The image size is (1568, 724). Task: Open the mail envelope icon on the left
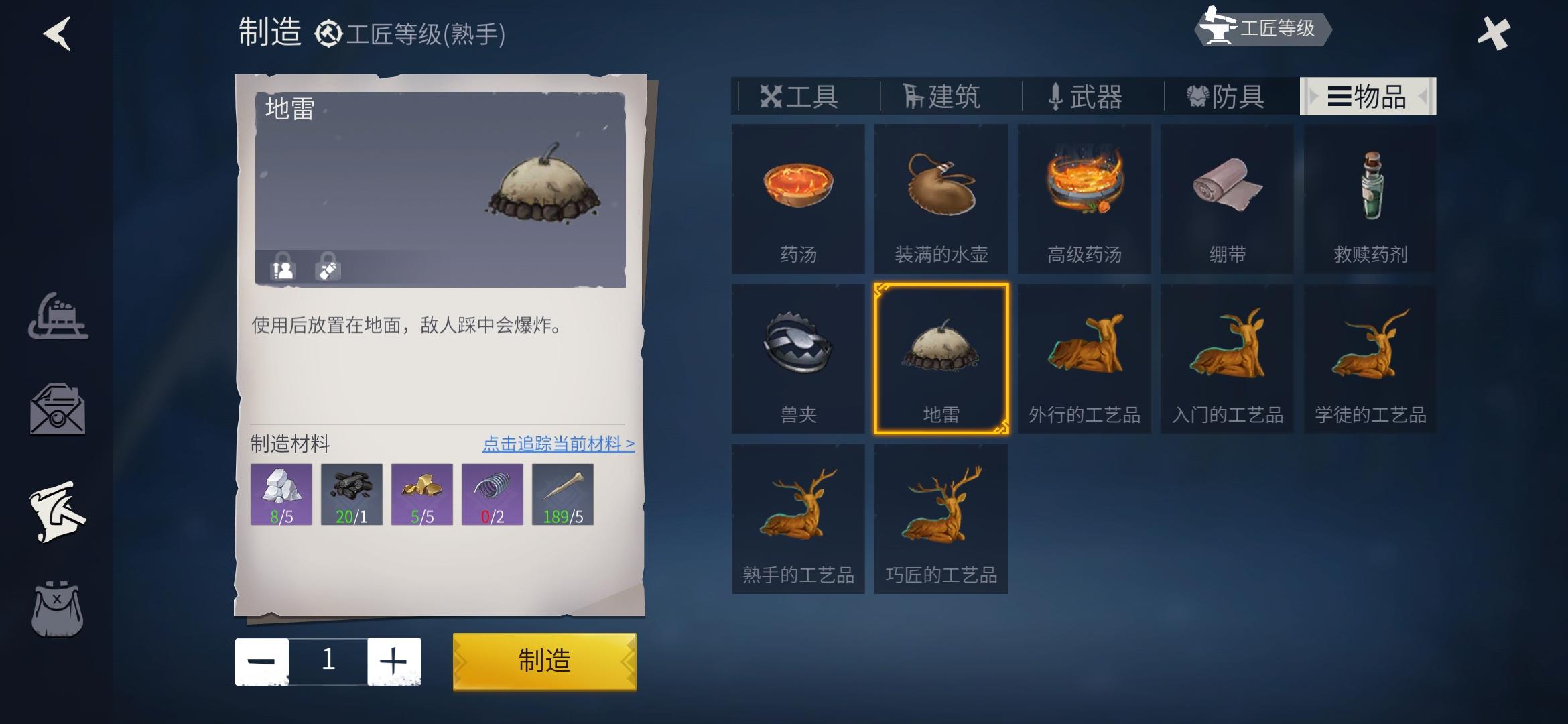(x=59, y=409)
